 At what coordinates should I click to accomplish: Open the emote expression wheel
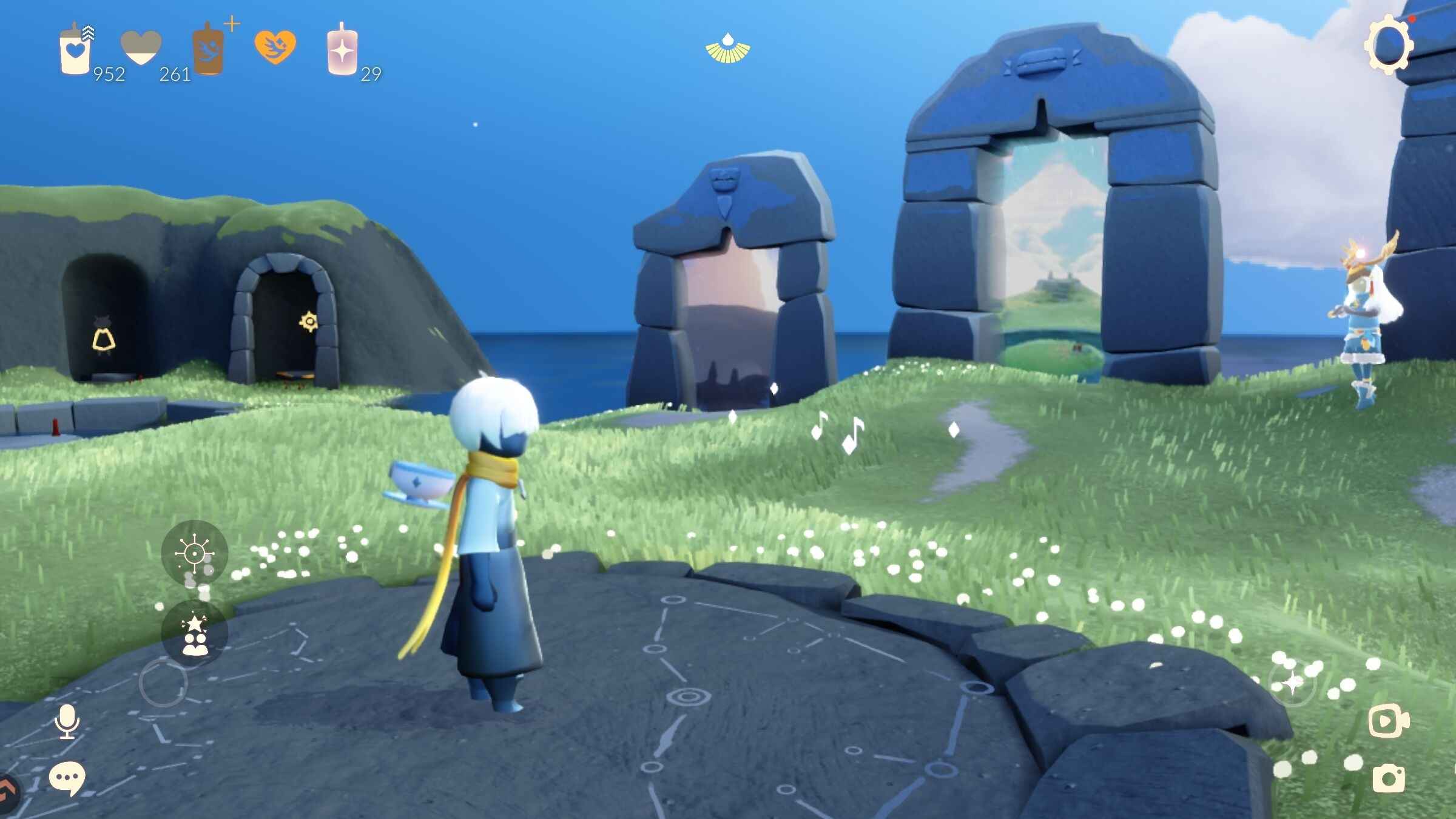coord(194,553)
